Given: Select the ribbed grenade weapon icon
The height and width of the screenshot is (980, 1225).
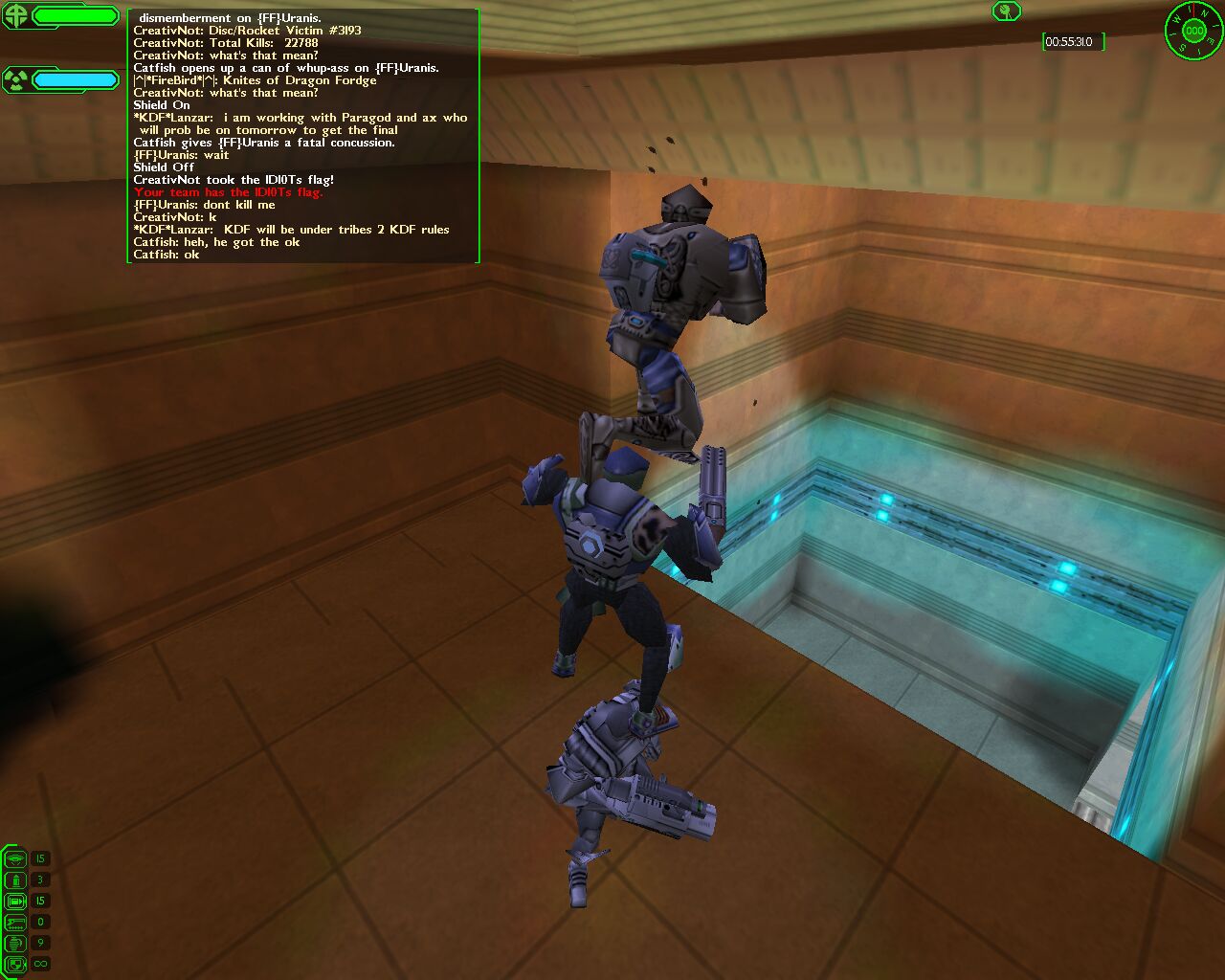Looking at the screenshot, I should [15, 943].
